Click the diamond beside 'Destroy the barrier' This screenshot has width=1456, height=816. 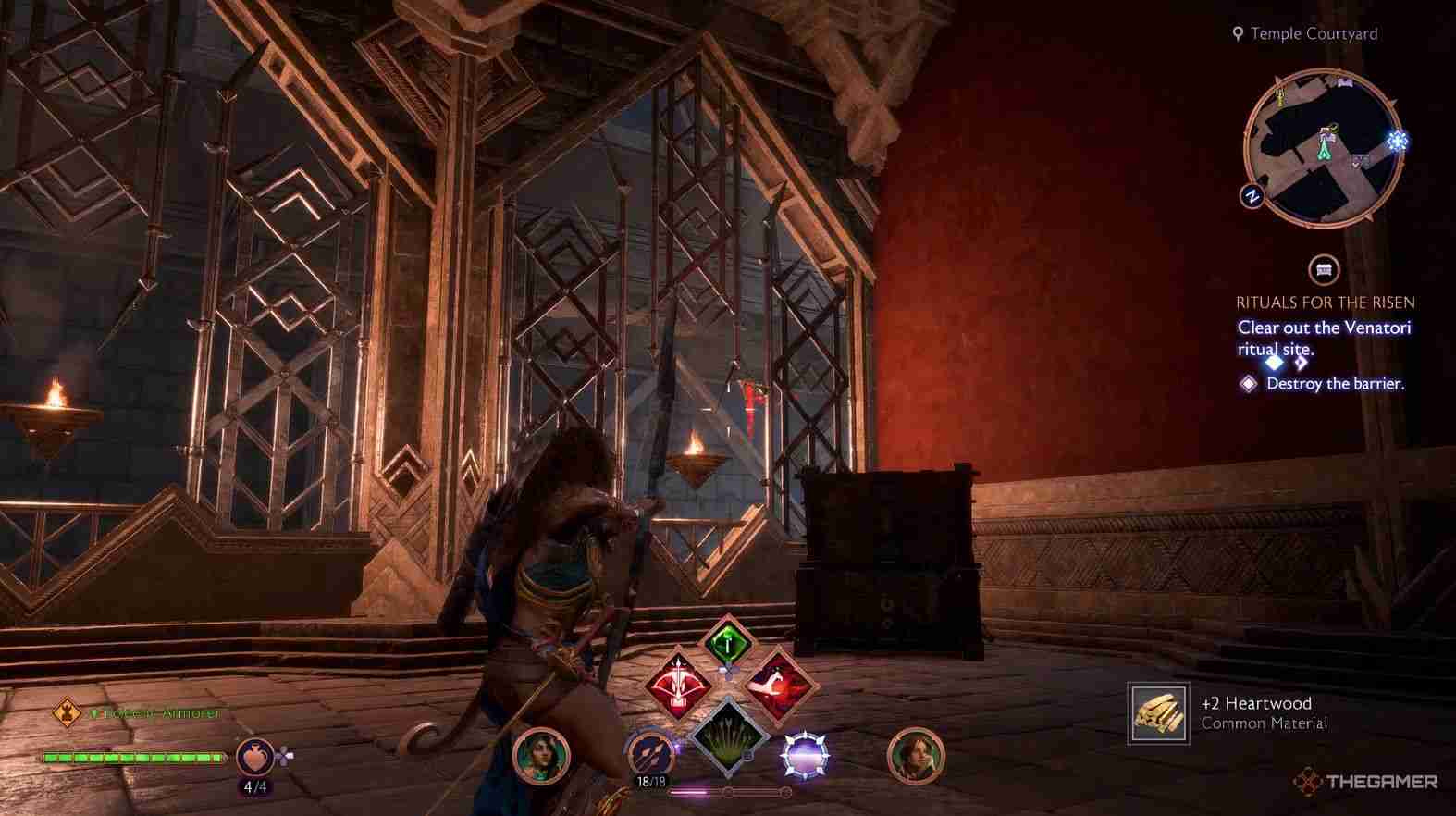pyautogui.click(x=1248, y=385)
